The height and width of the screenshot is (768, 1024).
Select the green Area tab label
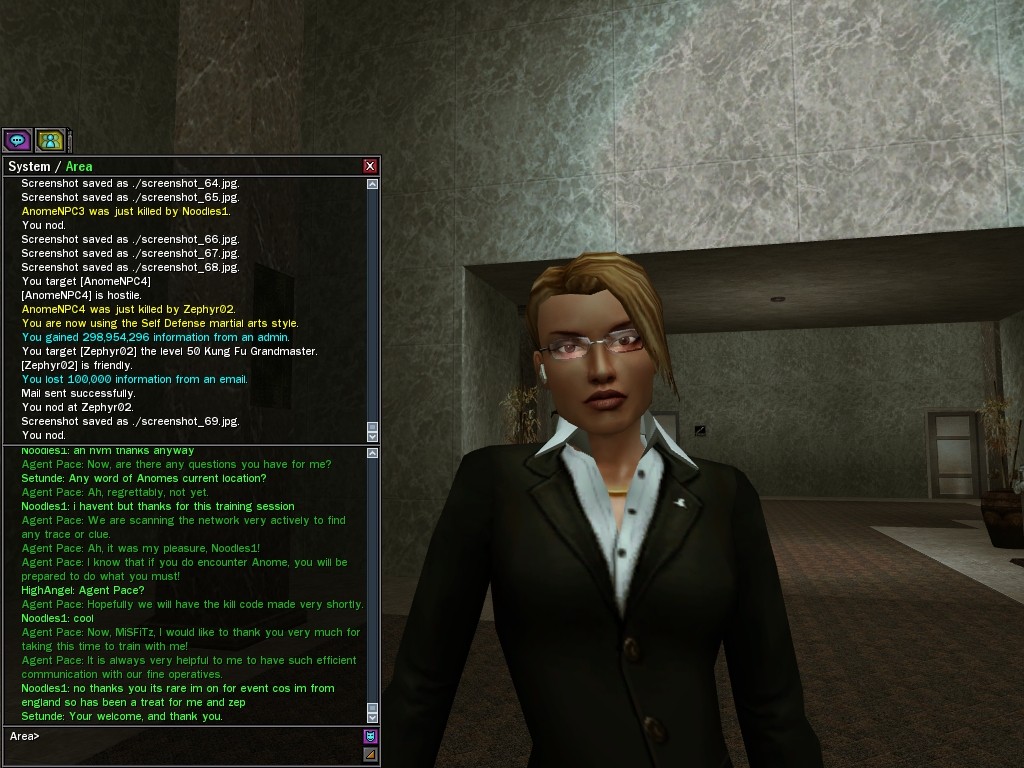click(79, 166)
